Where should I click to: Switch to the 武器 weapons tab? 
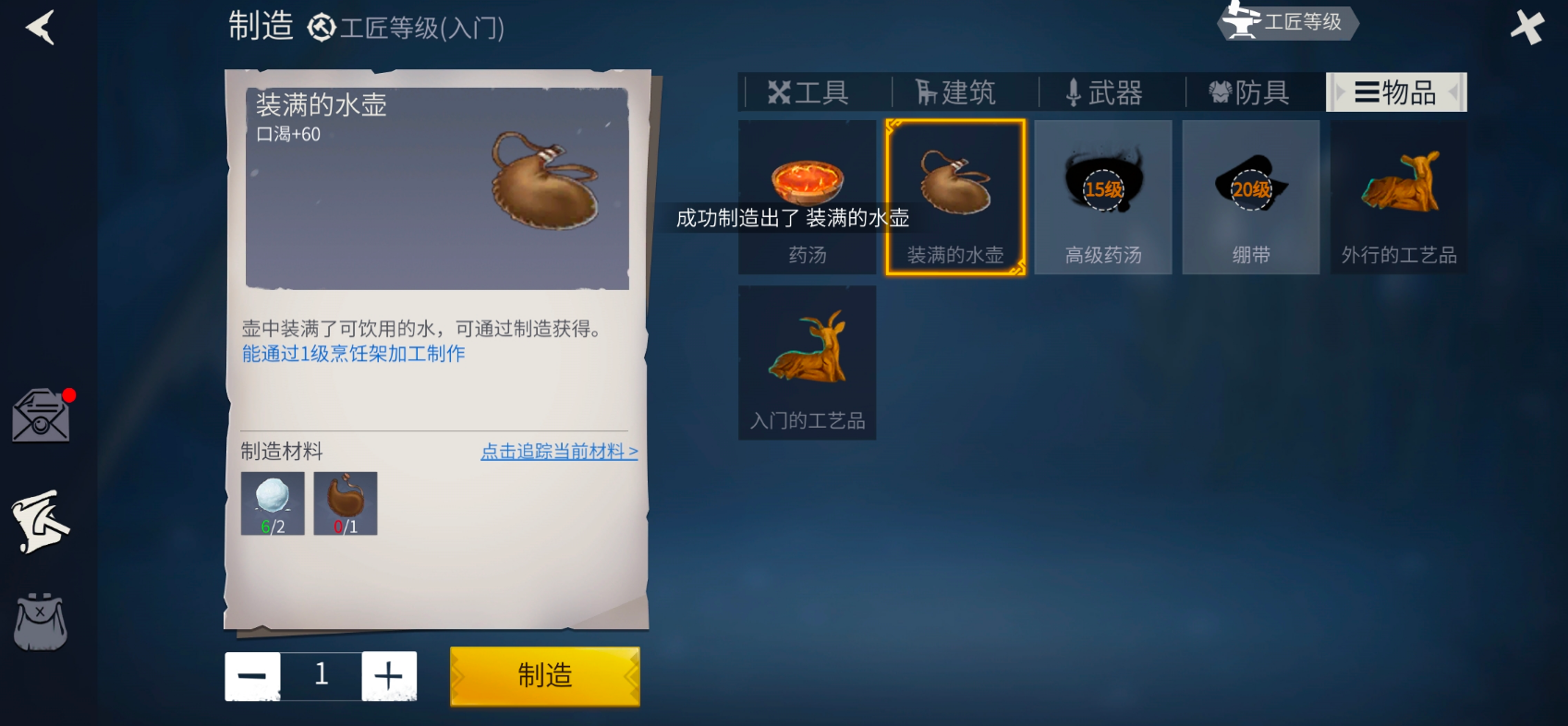(1107, 91)
